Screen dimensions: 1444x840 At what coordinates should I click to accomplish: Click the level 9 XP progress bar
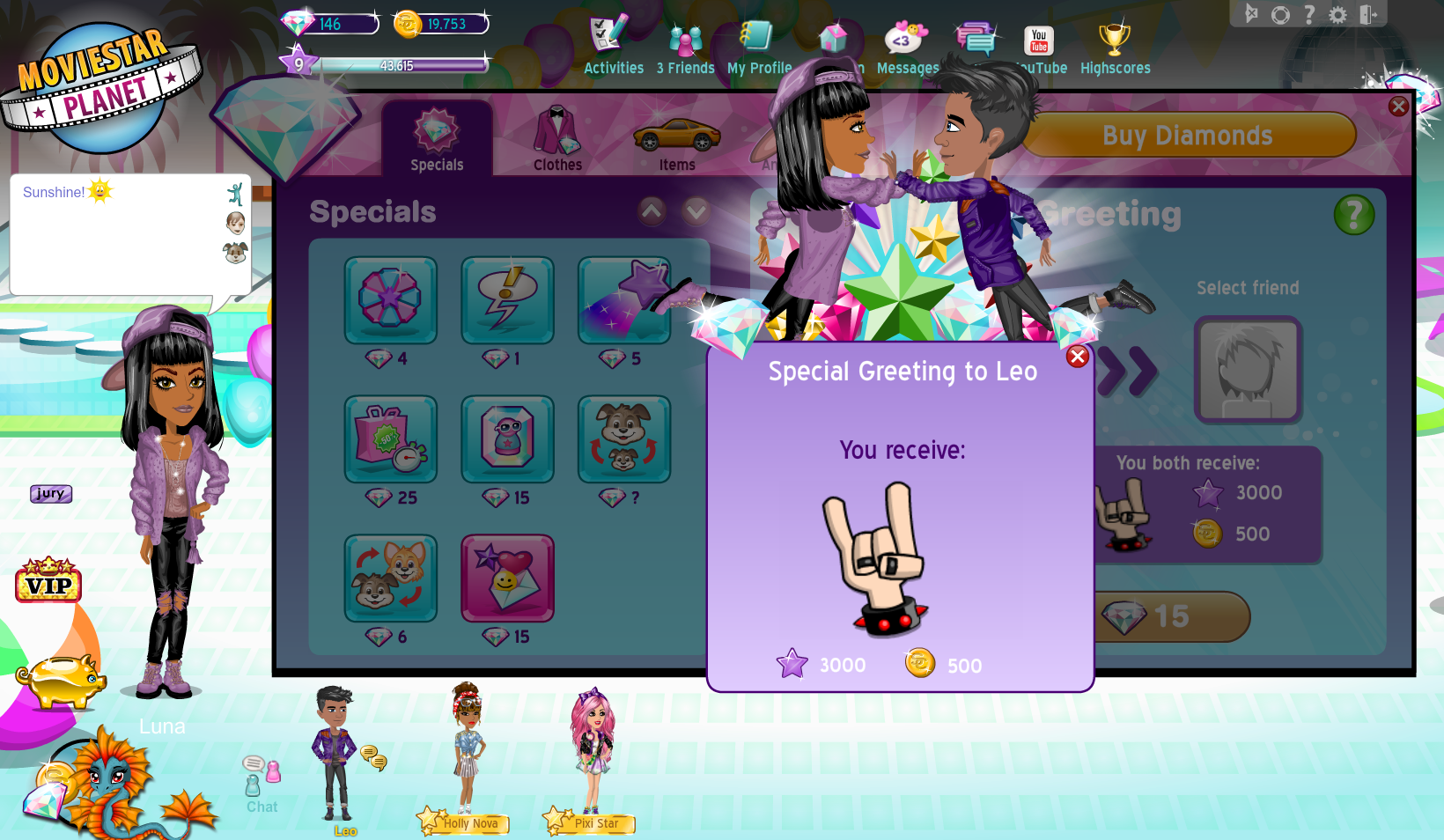click(x=387, y=63)
